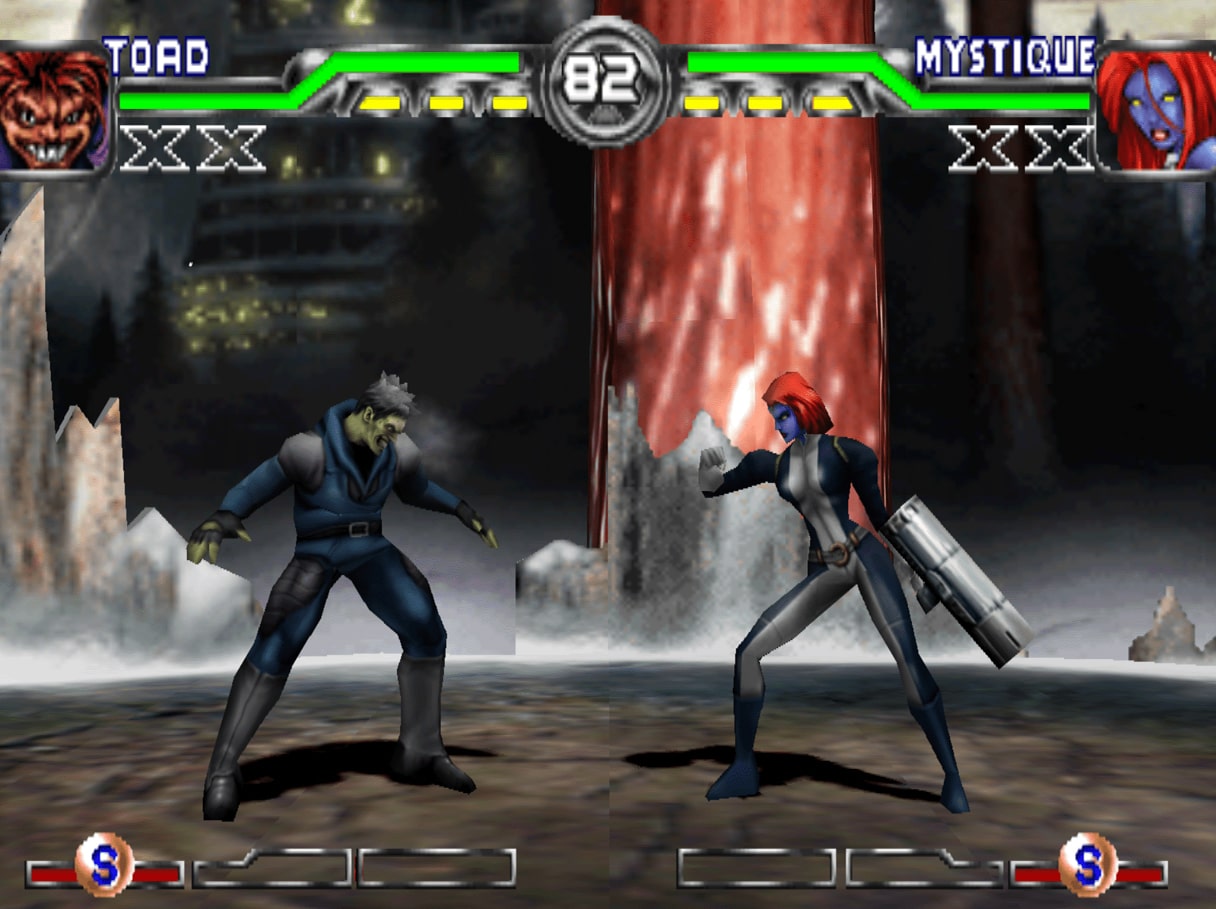Screen dimensions: 1216x909
Task: Click Toad's character portrait
Action: 54,110
